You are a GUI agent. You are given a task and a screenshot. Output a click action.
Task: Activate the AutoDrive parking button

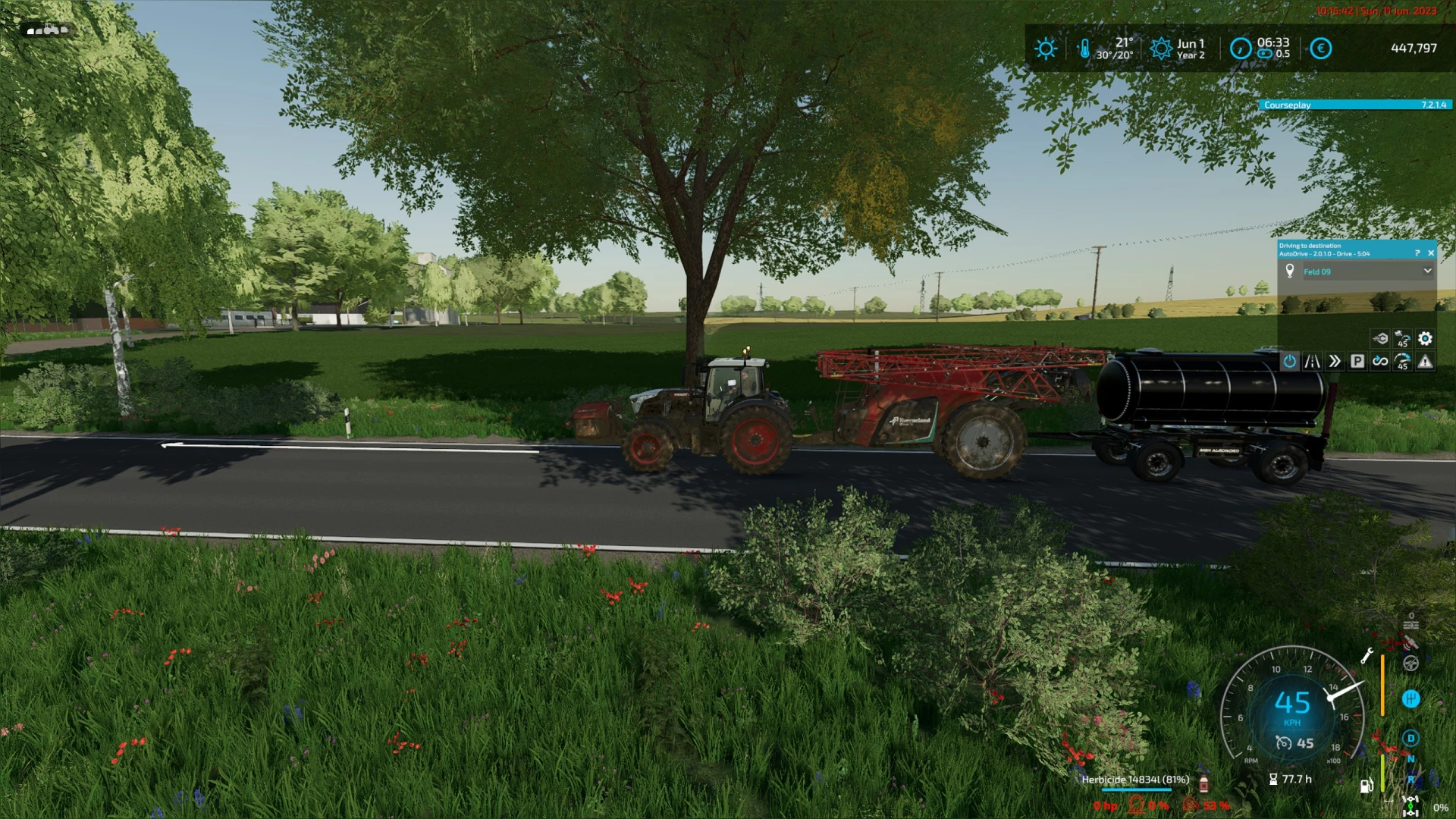tap(1357, 362)
